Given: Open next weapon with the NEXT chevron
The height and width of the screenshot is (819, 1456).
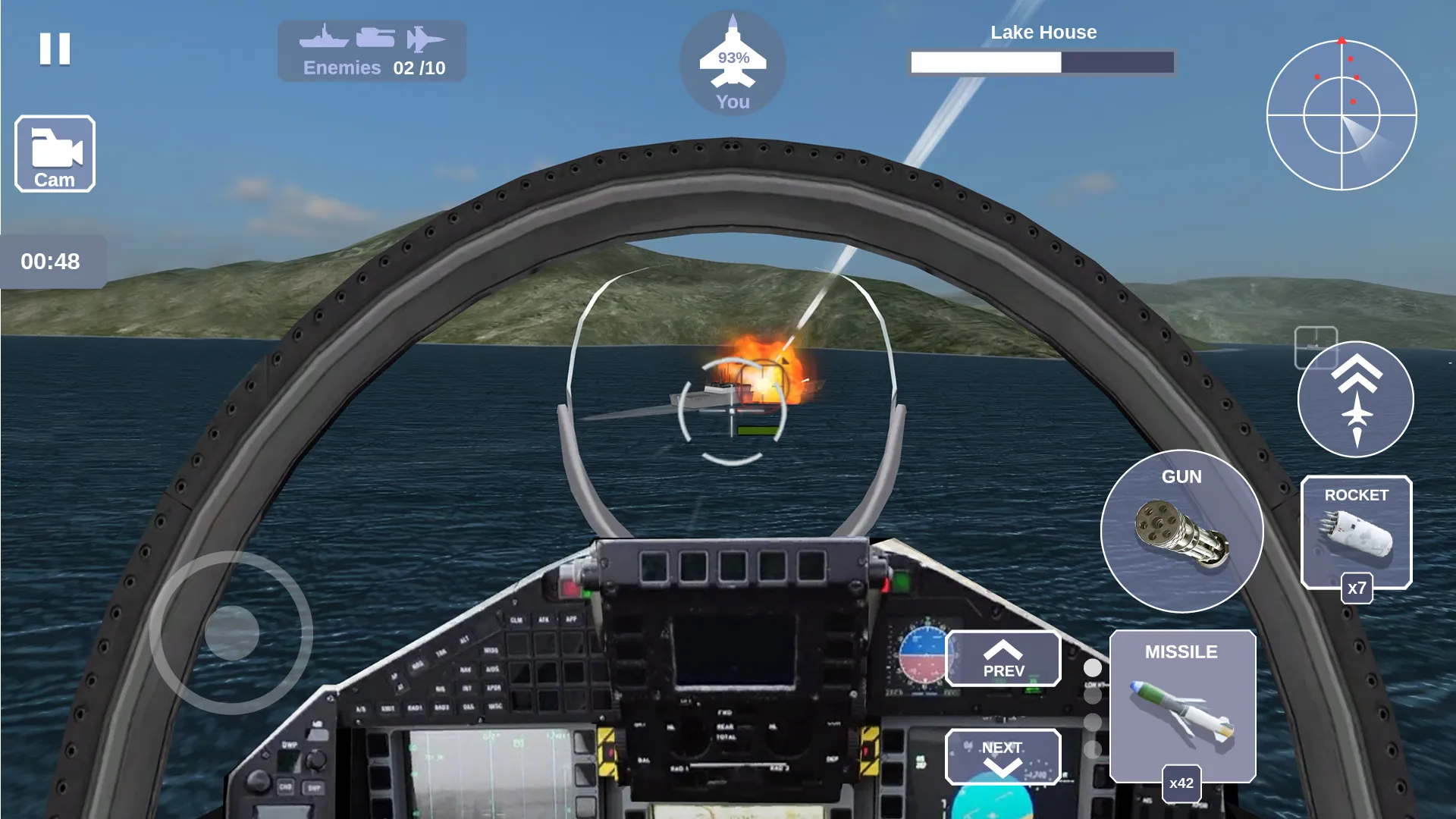Looking at the screenshot, I should coord(1003,756).
